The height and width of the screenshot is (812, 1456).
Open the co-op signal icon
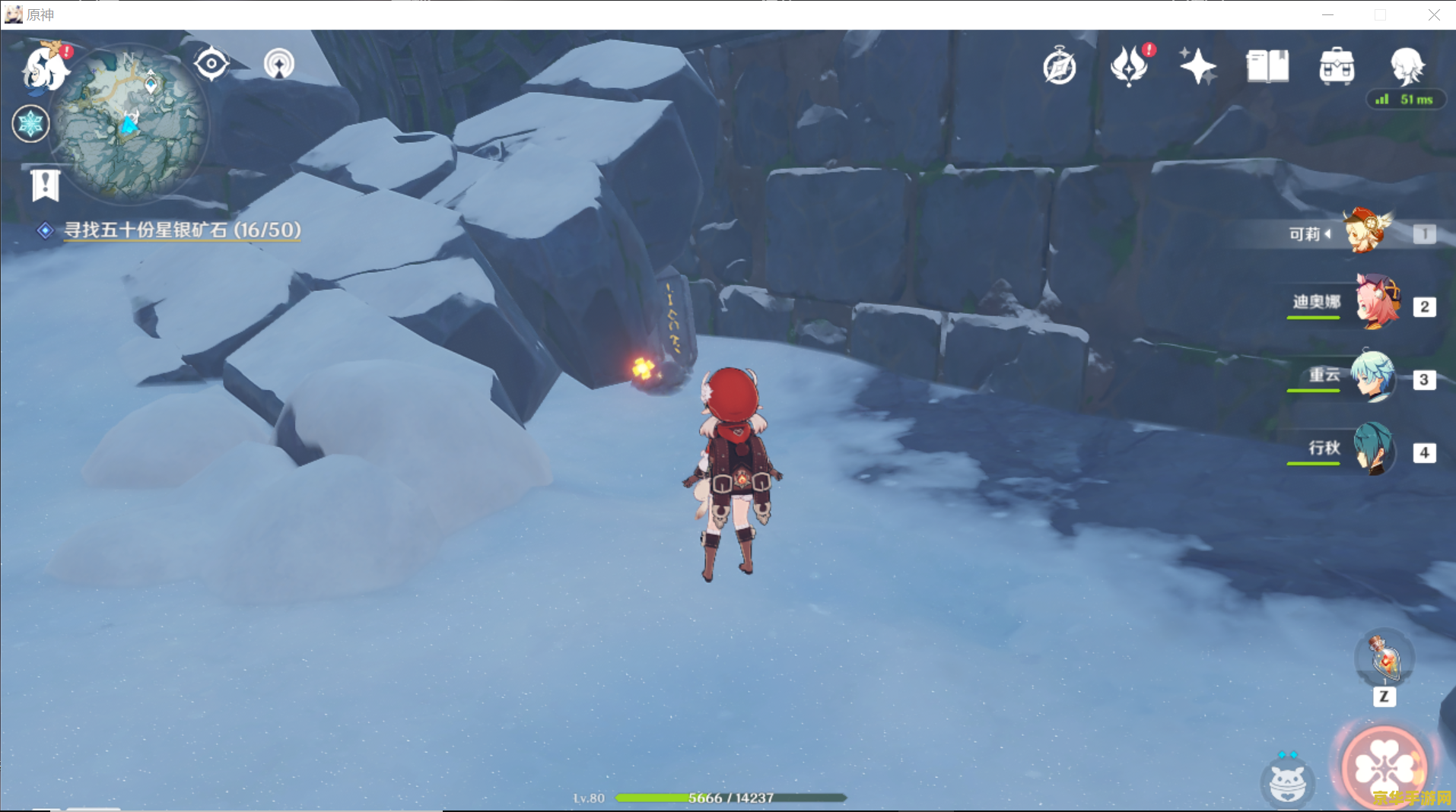[278, 64]
